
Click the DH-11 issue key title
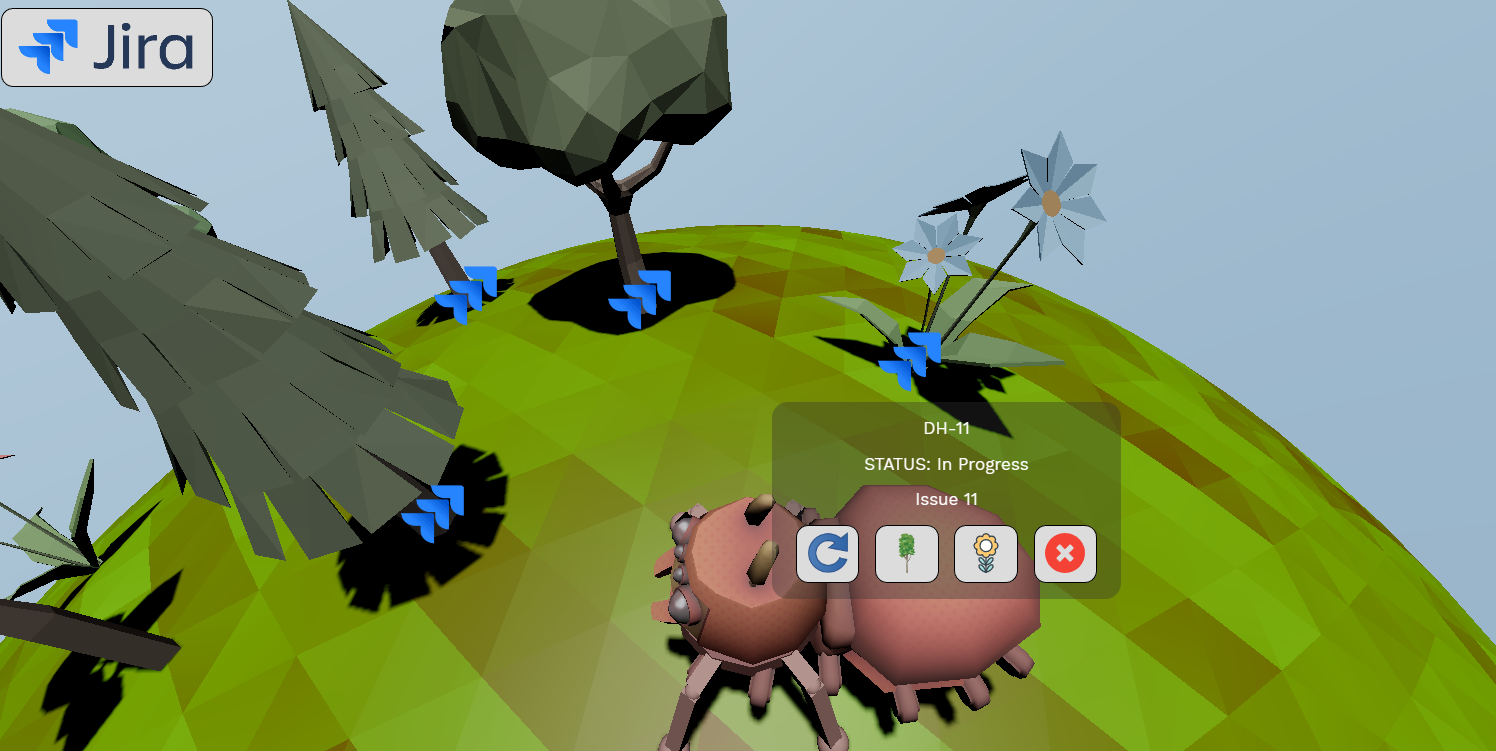pyautogui.click(x=946, y=427)
